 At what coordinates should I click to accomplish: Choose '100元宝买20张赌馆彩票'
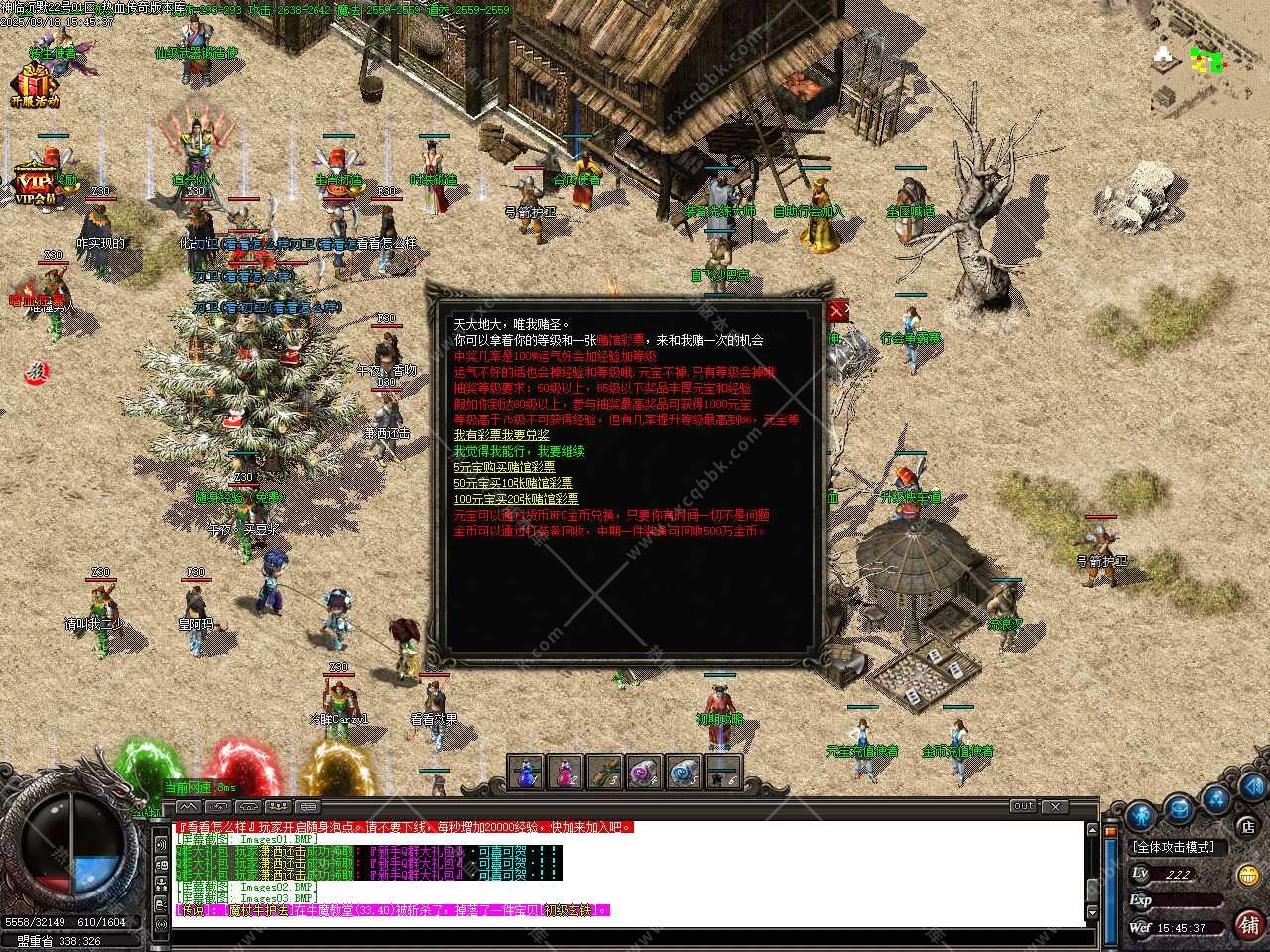516,499
